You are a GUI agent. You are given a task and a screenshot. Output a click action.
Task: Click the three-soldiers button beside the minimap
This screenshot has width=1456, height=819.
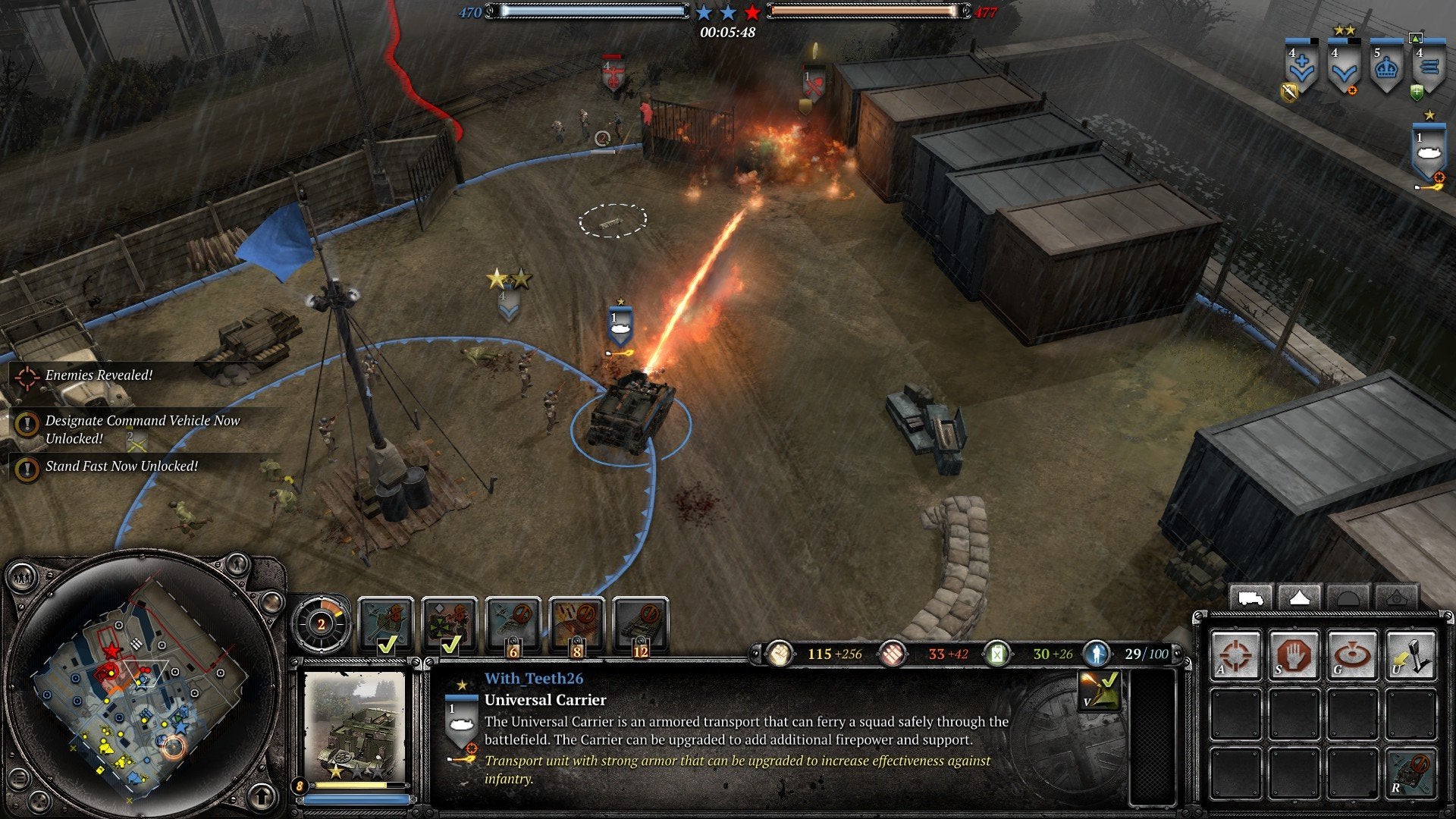pos(20,579)
